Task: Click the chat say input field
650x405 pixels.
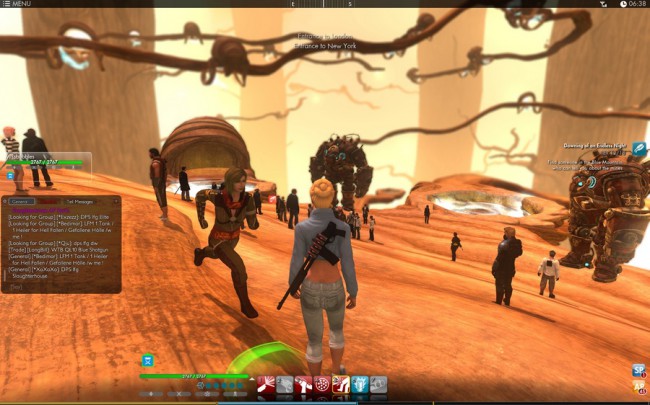Action: point(62,286)
